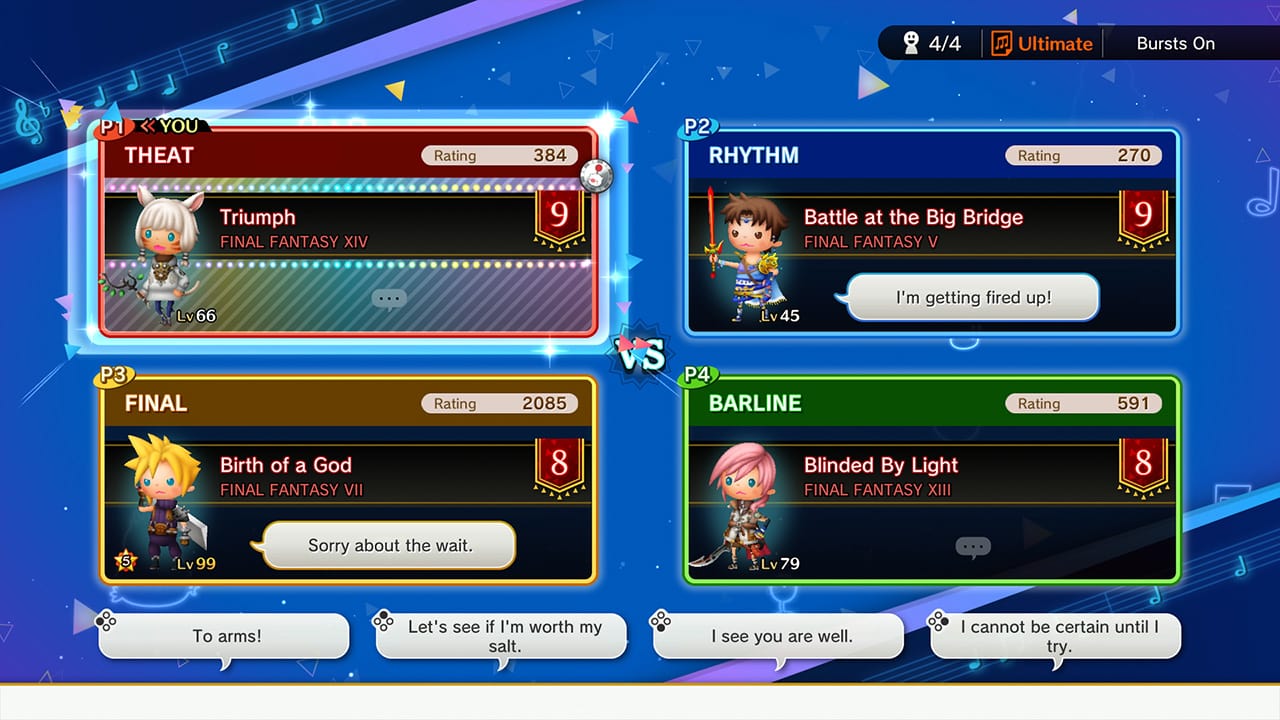Send Let's see if I'm worth my salt
Image resolution: width=1280 pixels, height=720 pixels.
point(502,635)
